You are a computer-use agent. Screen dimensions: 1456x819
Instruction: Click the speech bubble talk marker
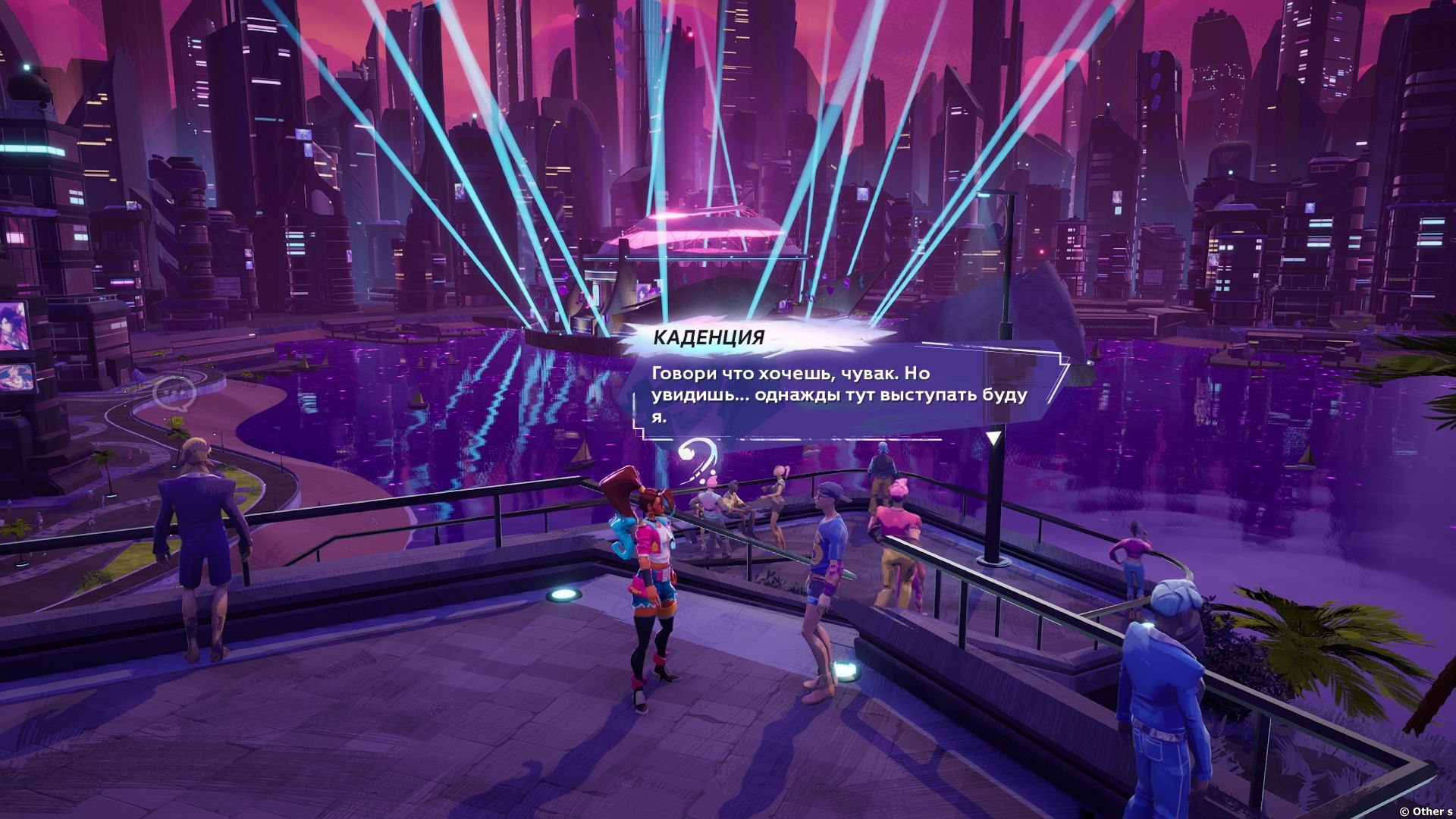click(x=174, y=394)
